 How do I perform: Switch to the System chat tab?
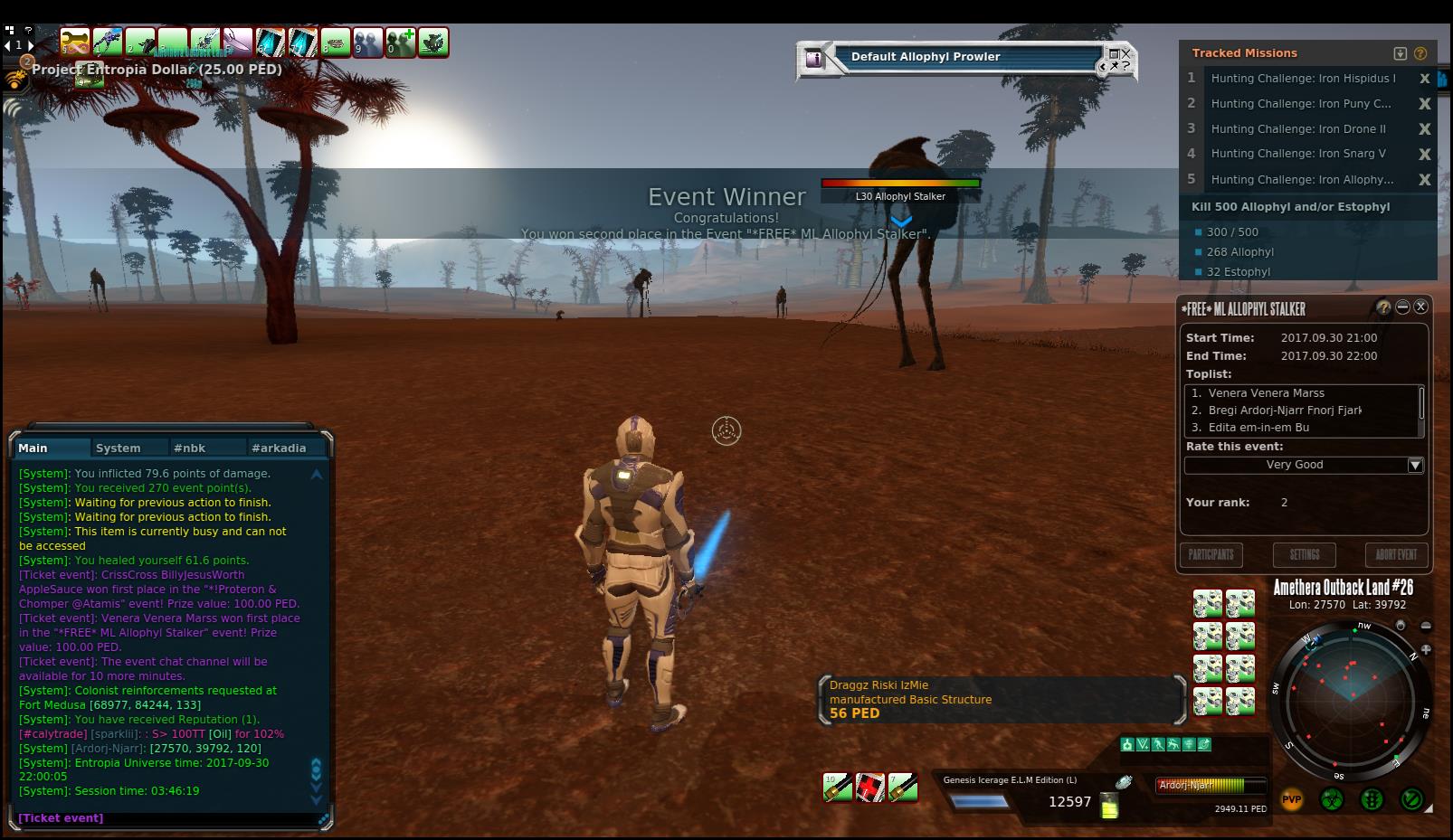click(119, 448)
